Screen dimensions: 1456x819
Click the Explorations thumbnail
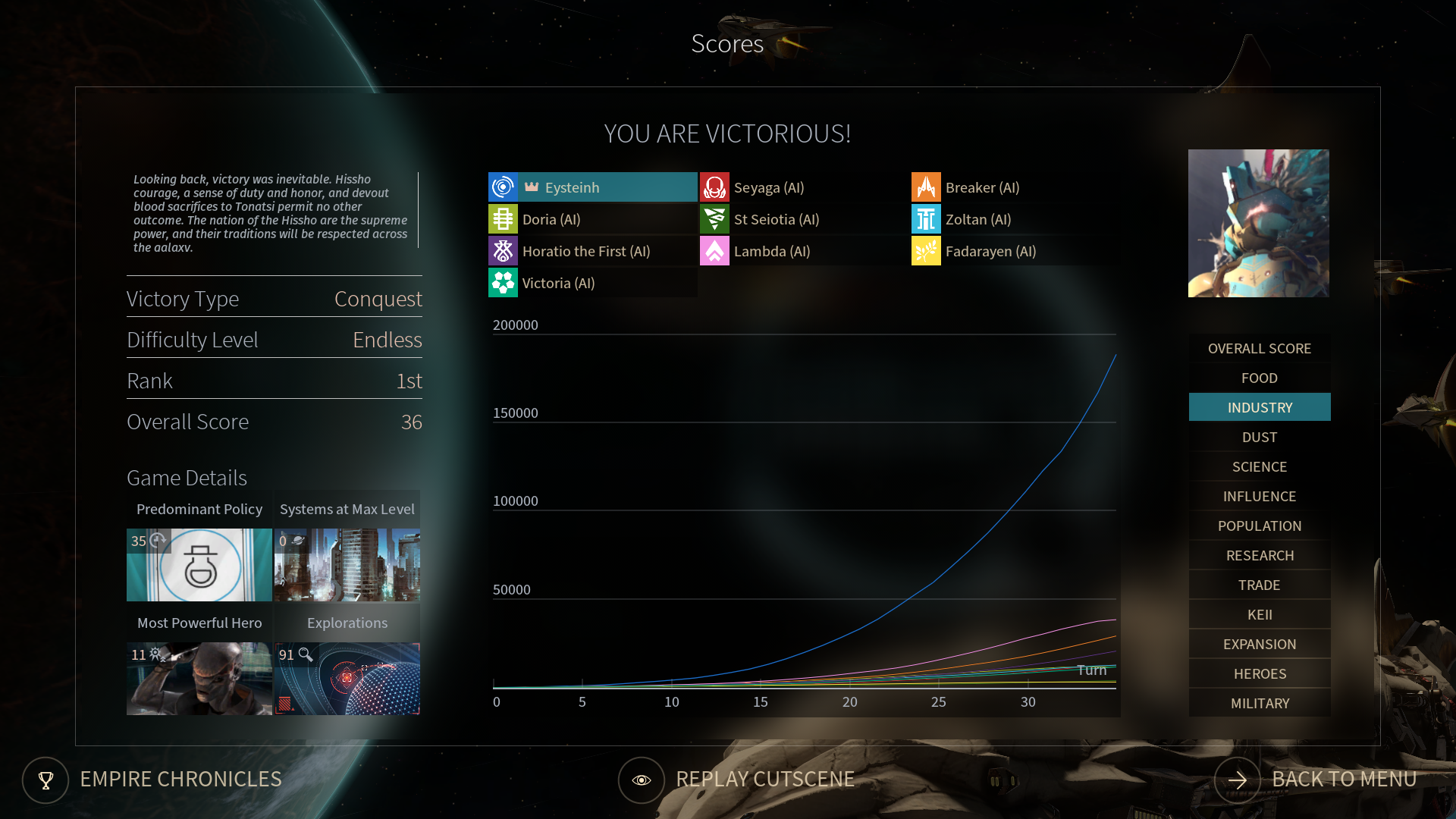click(x=347, y=679)
